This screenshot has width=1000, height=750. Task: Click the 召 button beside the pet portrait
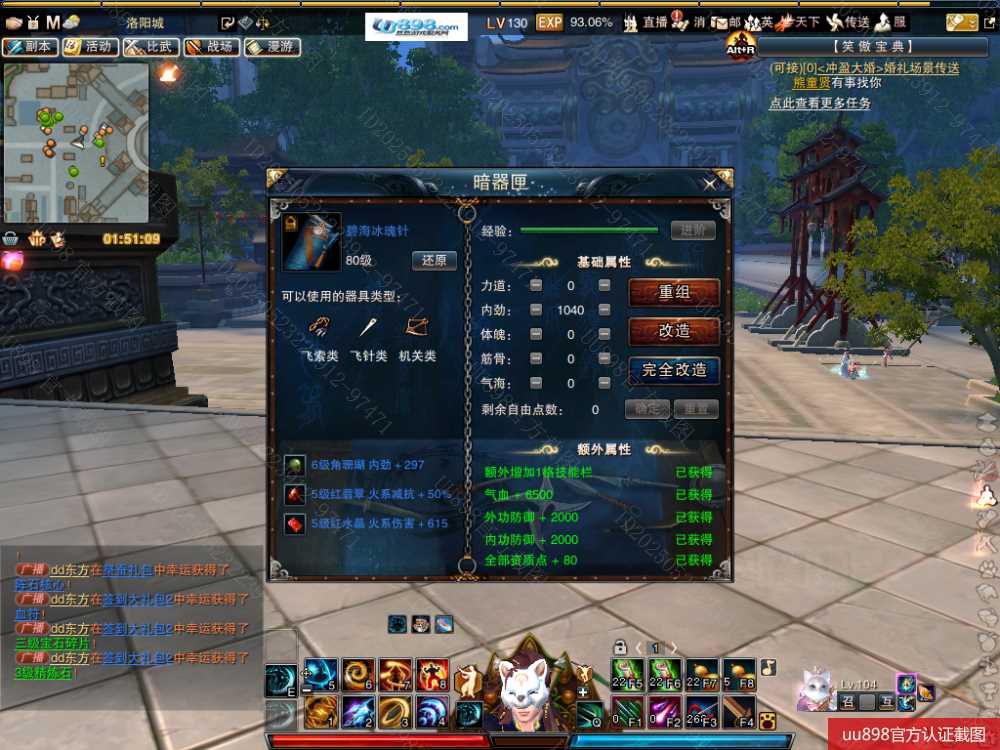coord(849,703)
